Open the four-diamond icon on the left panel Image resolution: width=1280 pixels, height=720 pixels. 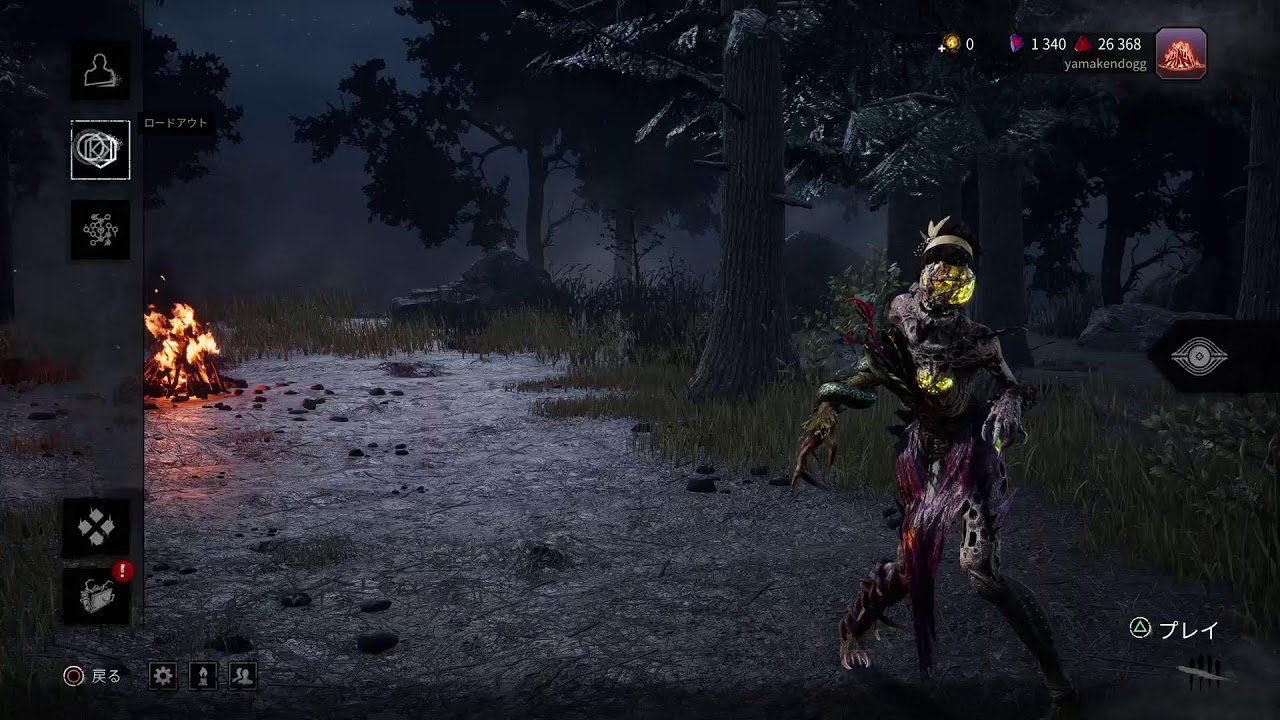coord(97,528)
